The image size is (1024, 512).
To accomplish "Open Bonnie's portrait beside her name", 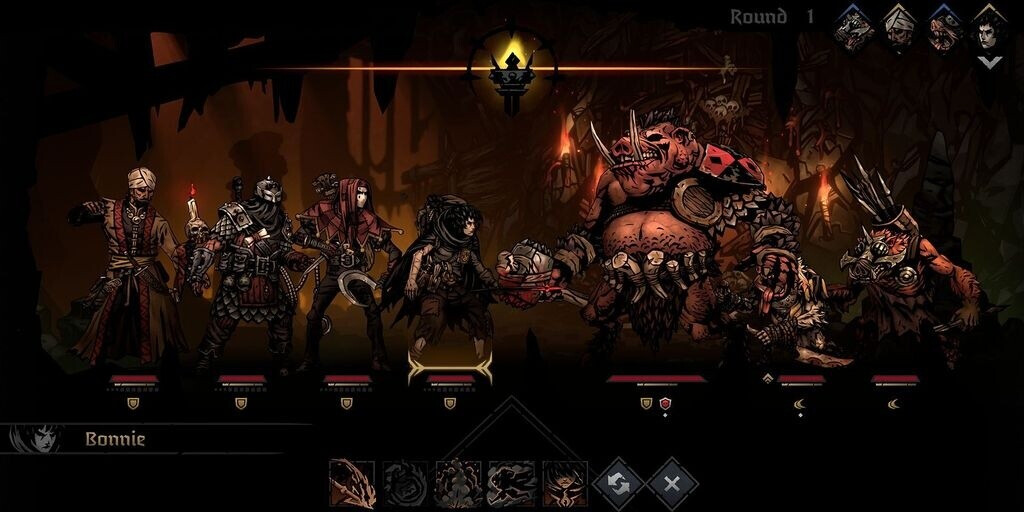I will click(x=35, y=439).
